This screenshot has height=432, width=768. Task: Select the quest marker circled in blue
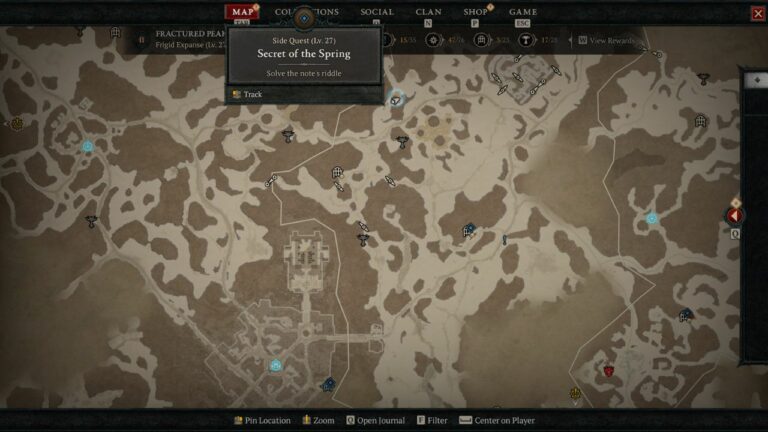[x=397, y=98]
